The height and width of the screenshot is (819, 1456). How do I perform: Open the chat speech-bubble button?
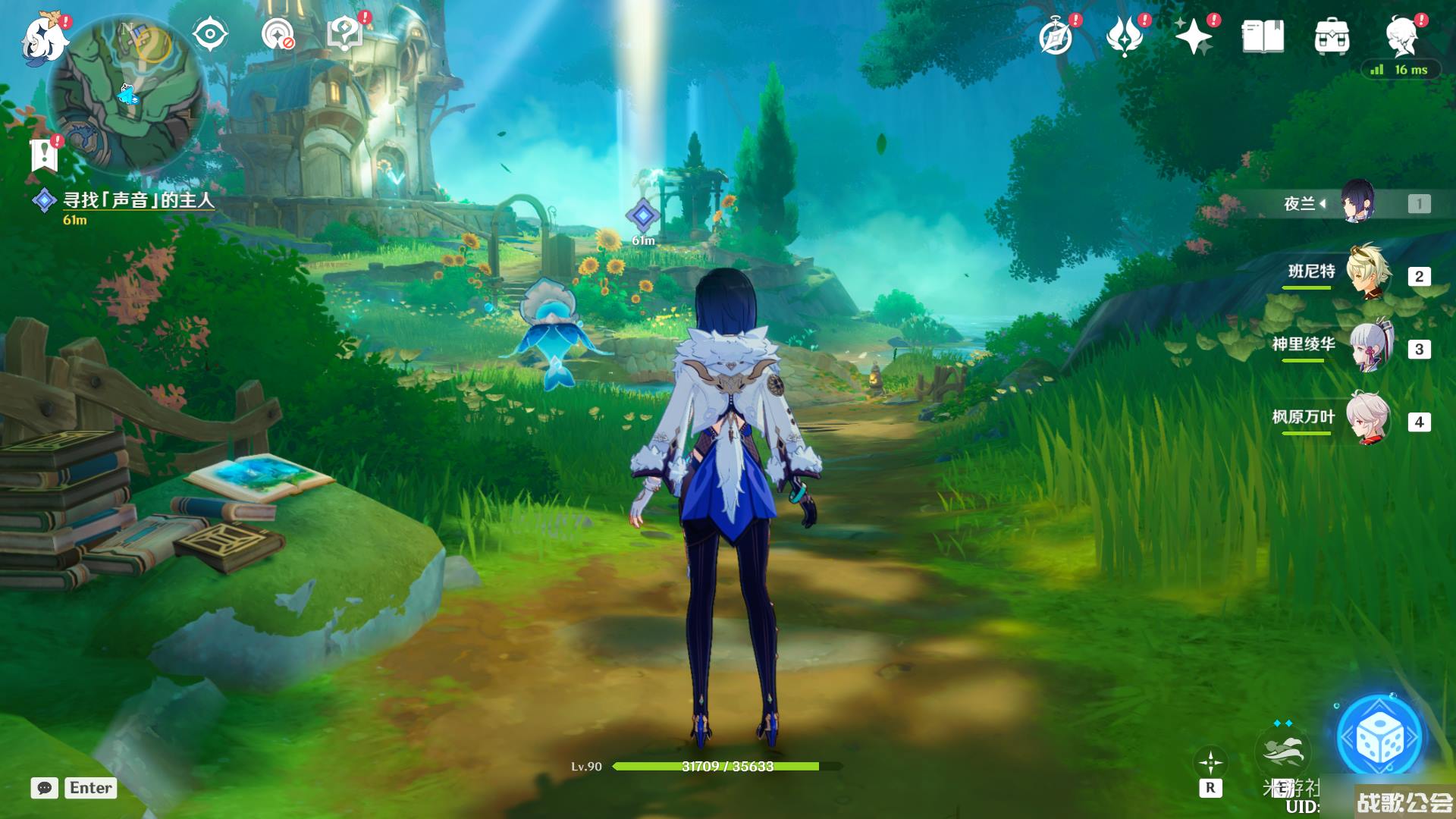click(x=45, y=788)
